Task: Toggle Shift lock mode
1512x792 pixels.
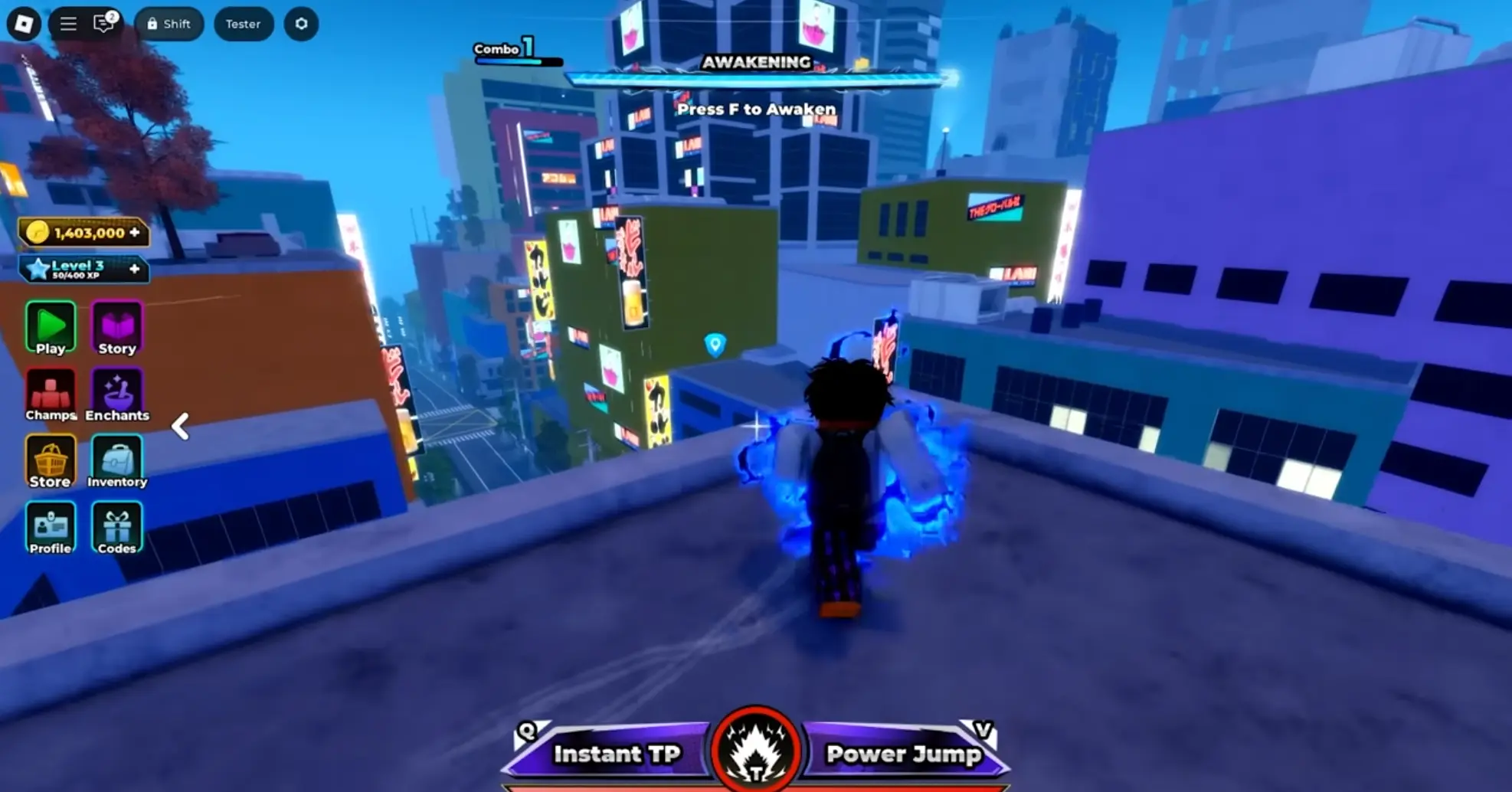Action: tap(169, 24)
